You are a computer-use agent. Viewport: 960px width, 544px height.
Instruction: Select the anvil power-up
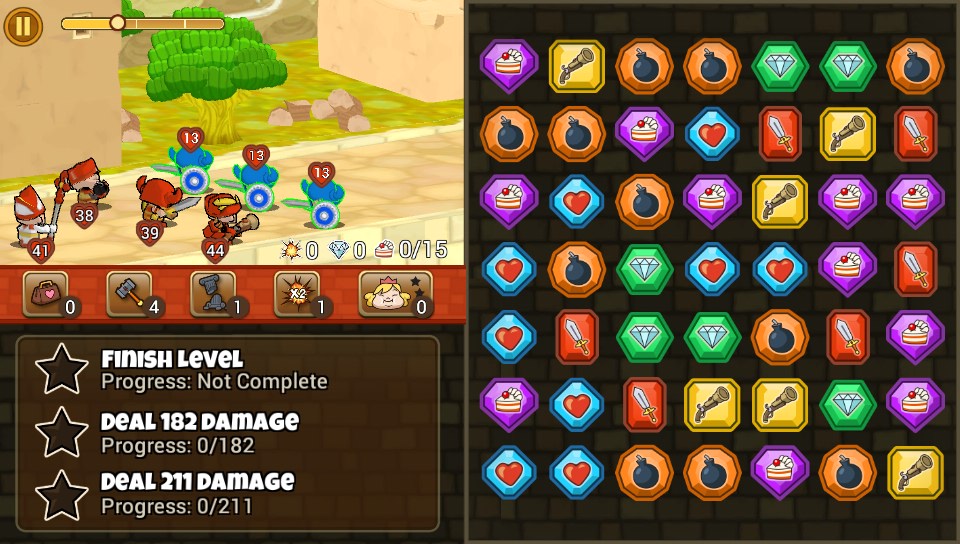(214, 293)
